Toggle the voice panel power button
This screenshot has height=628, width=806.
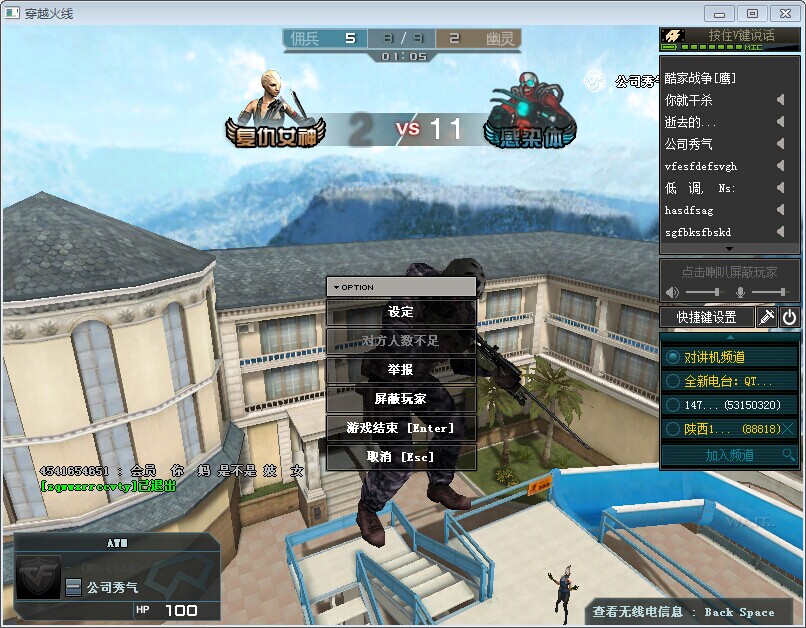click(790, 318)
